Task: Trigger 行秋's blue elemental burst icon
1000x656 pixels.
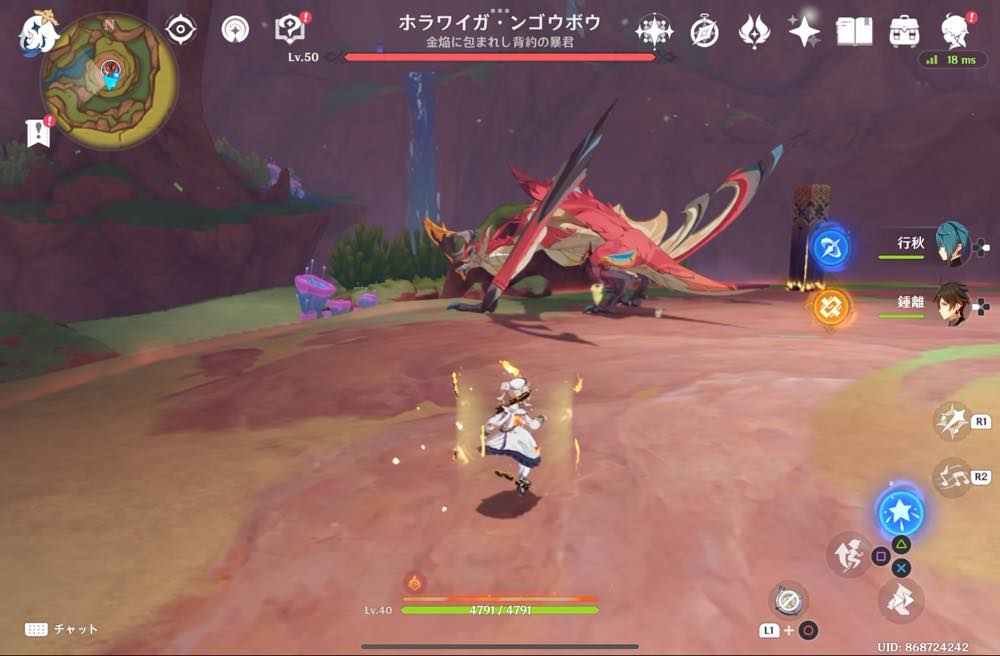Action: (830, 247)
